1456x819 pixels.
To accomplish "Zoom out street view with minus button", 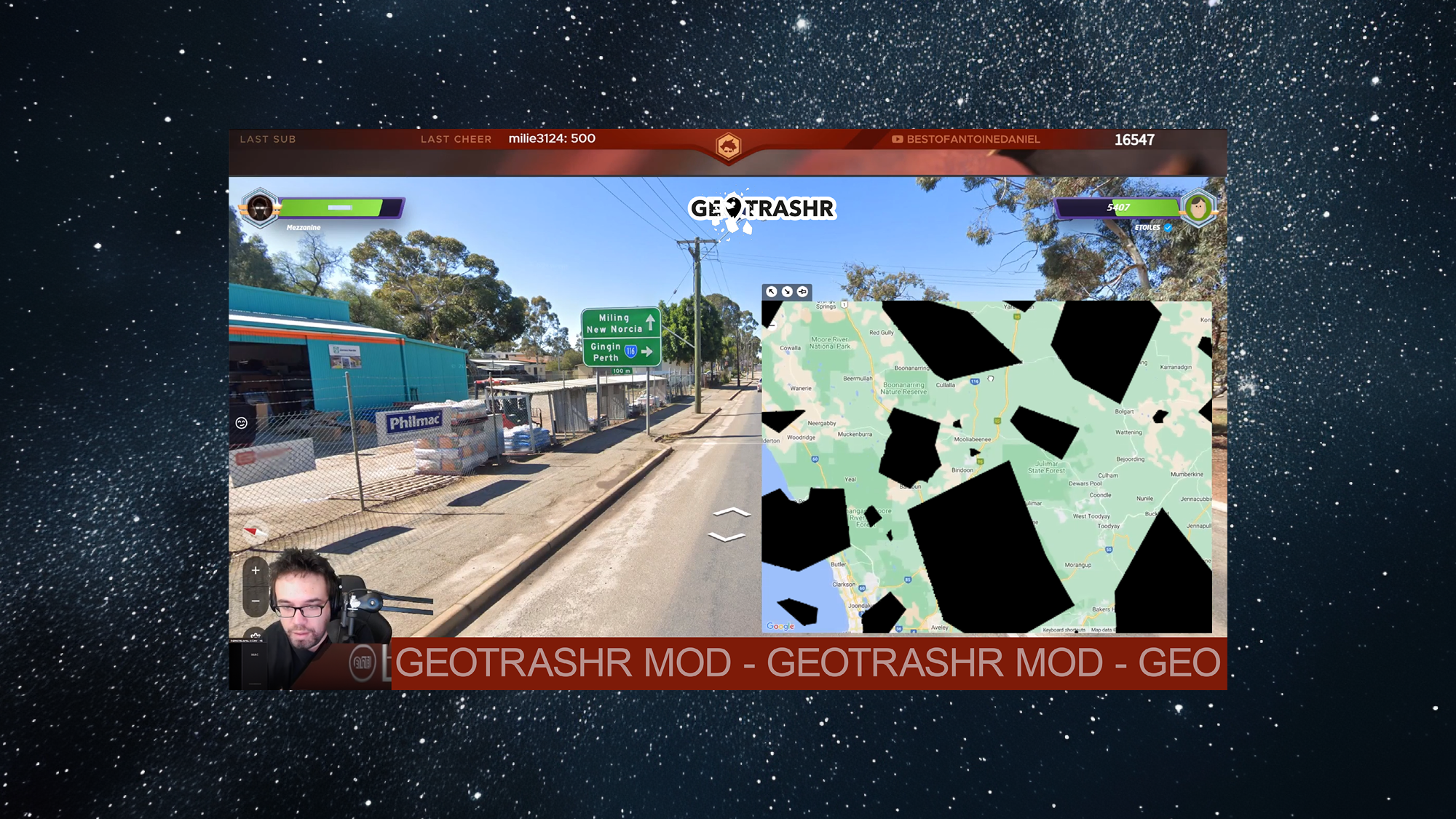I will click(256, 601).
